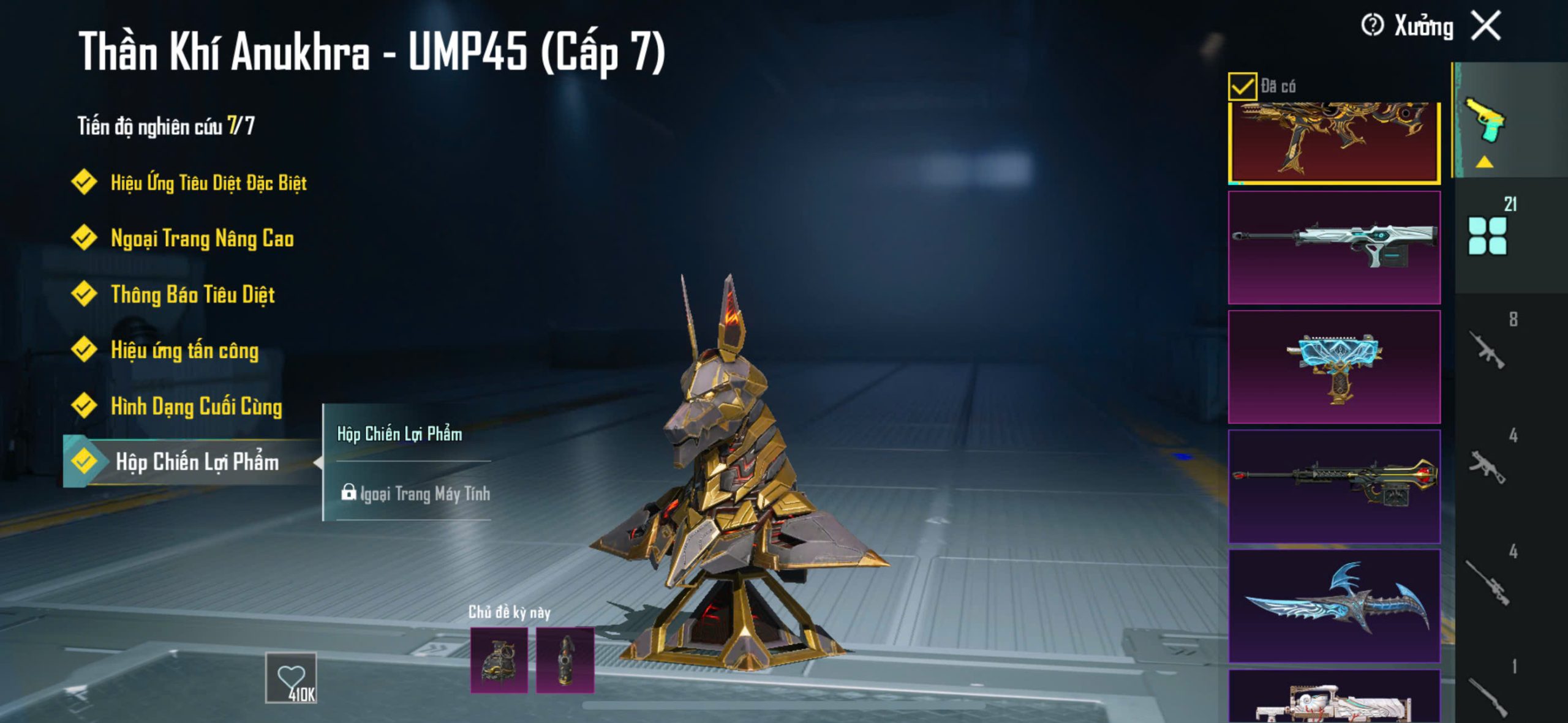Like the skin with the heart button
This screenshot has width=1568, height=723.
click(x=291, y=678)
